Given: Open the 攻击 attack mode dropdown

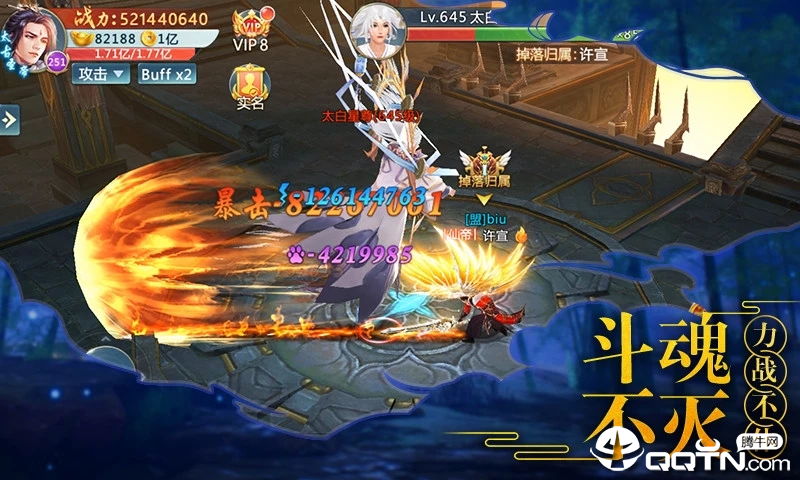Looking at the screenshot, I should click(x=103, y=73).
